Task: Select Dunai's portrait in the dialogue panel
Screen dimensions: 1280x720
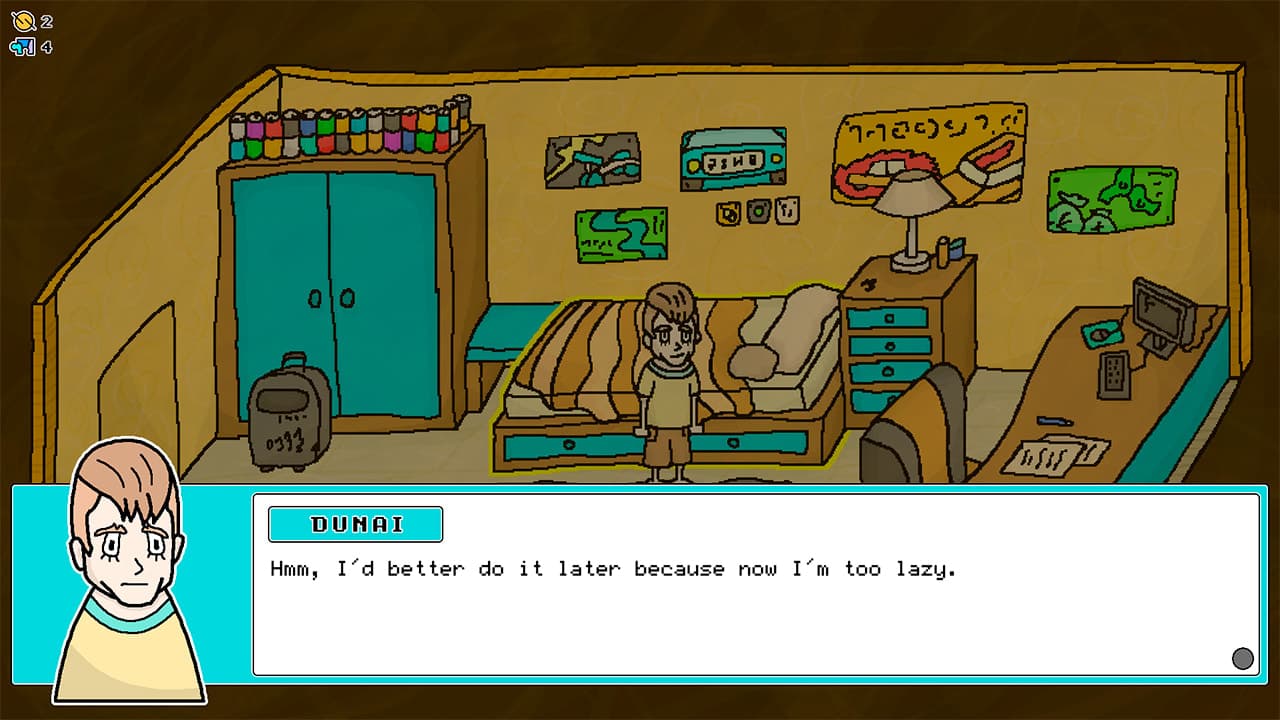Action: [128, 588]
